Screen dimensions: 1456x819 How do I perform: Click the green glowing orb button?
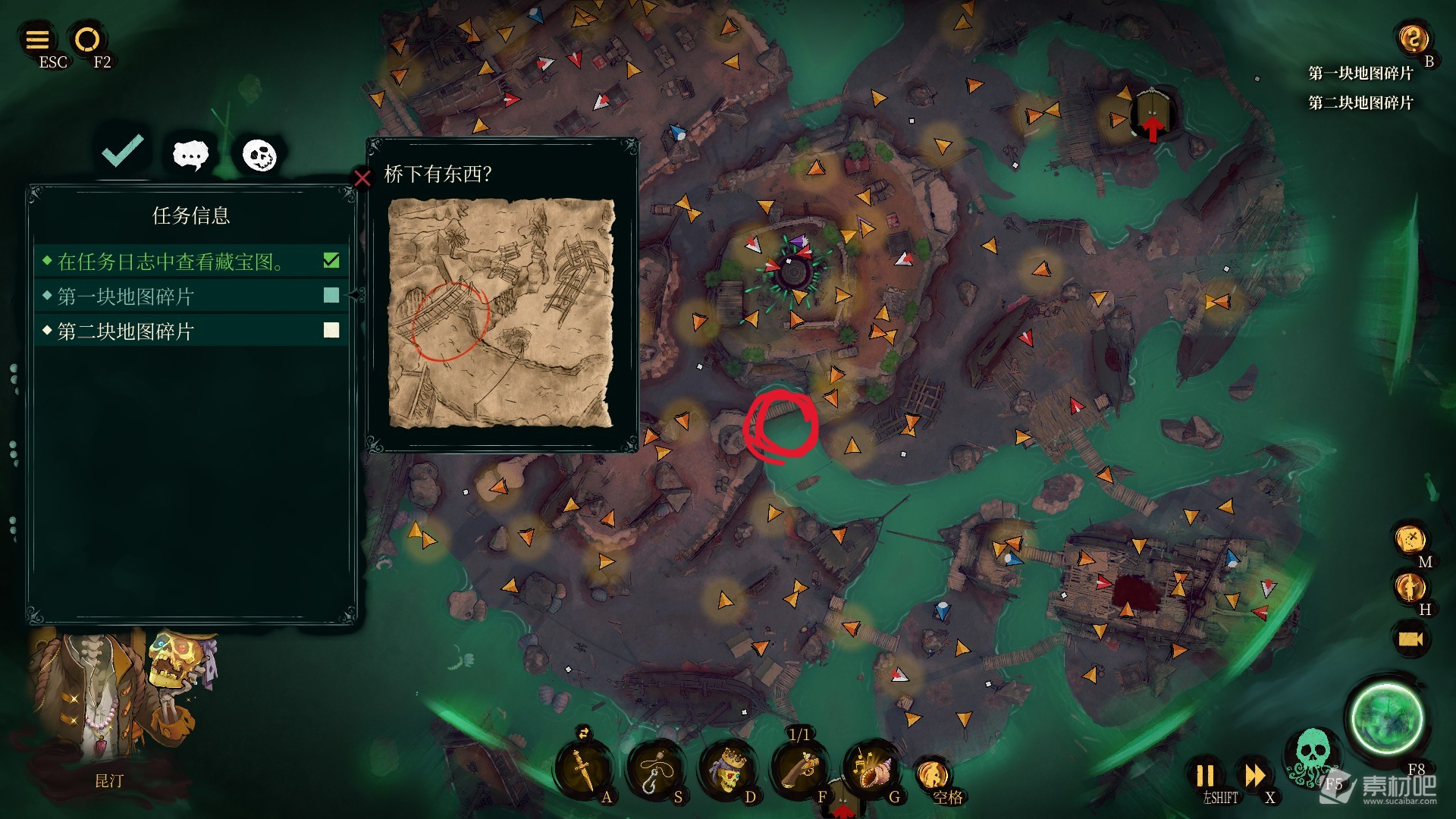pyautogui.click(x=1386, y=719)
